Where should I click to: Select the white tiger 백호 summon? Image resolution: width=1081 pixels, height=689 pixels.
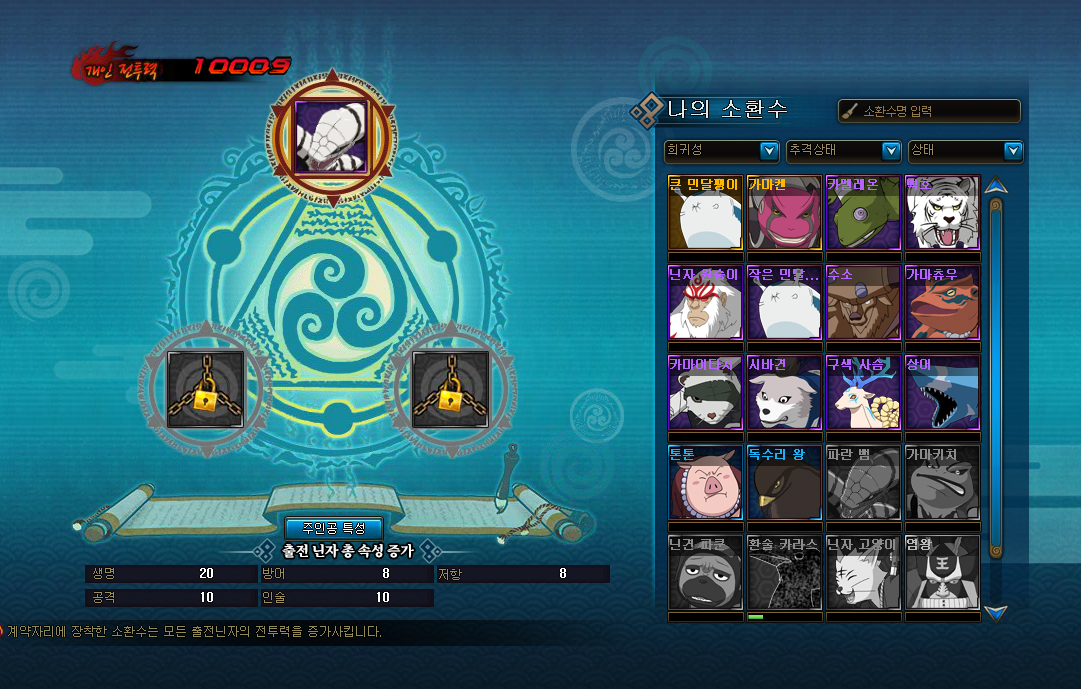click(x=942, y=212)
